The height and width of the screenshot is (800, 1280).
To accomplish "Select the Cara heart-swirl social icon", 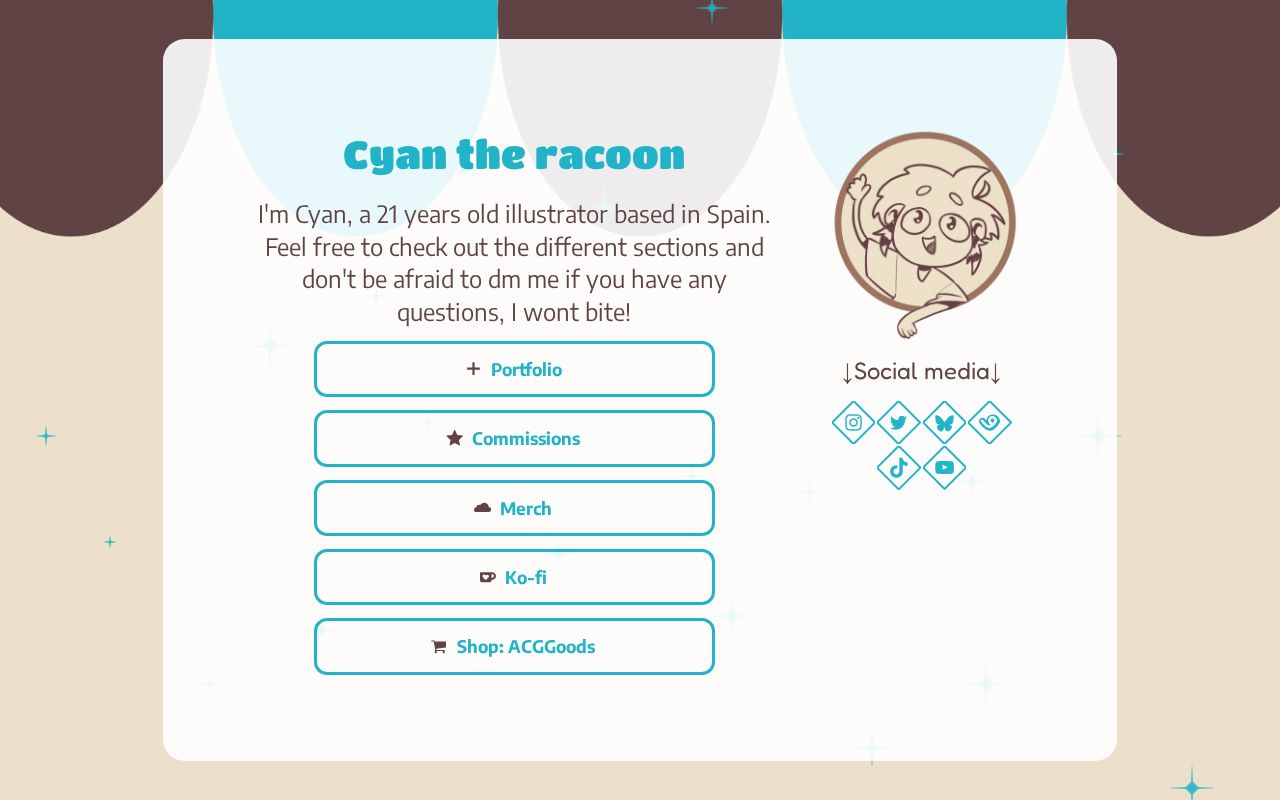I will point(989,422).
